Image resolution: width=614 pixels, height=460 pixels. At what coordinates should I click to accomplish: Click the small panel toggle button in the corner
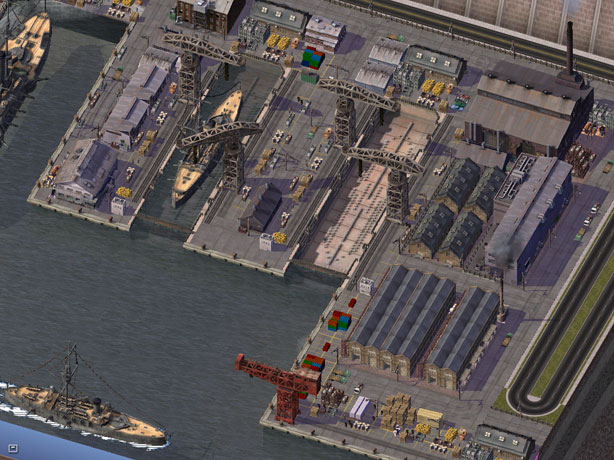coord(12,450)
